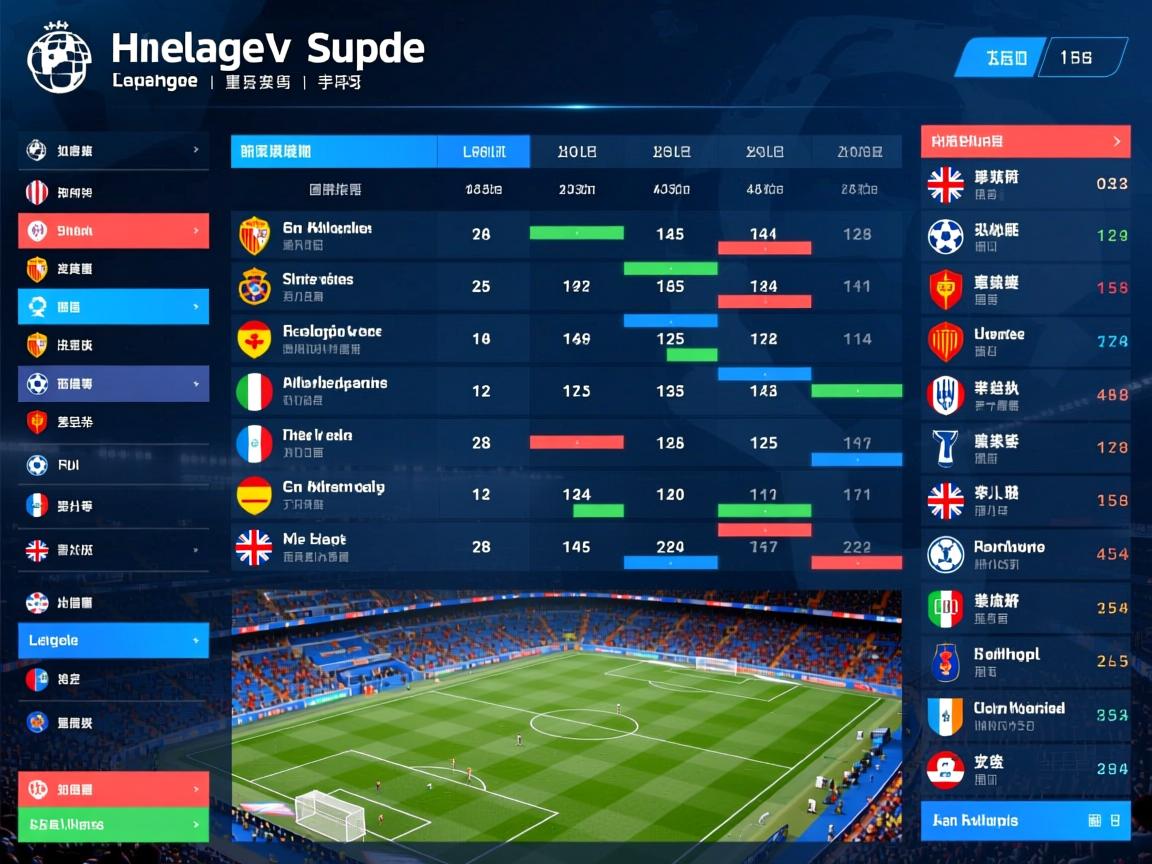Open the Alfiarhedpanns row with Italian flag
This screenshot has width=1152, height=864.
(x=566, y=390)
